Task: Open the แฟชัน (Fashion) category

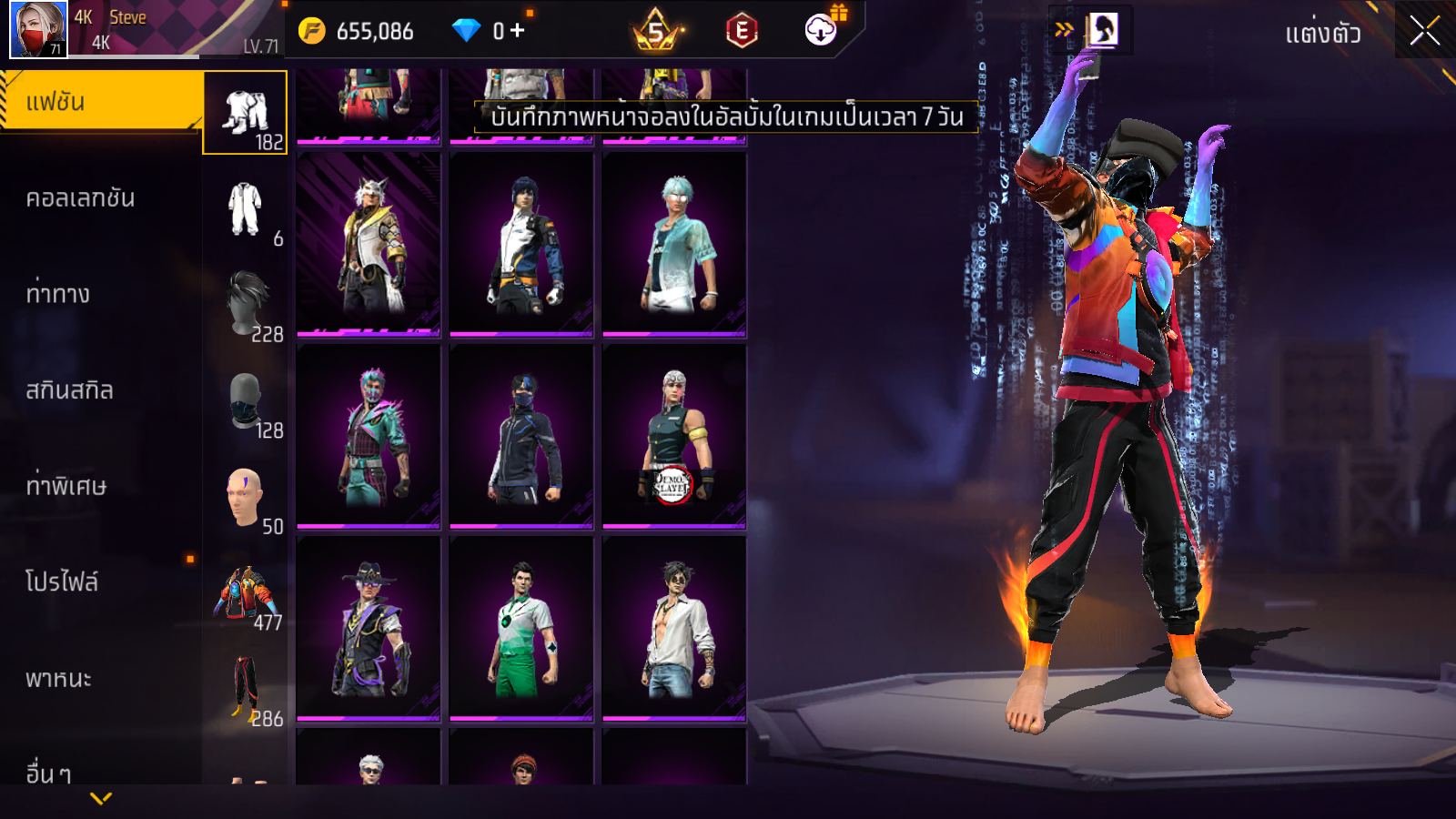Action: coord(100,102)
